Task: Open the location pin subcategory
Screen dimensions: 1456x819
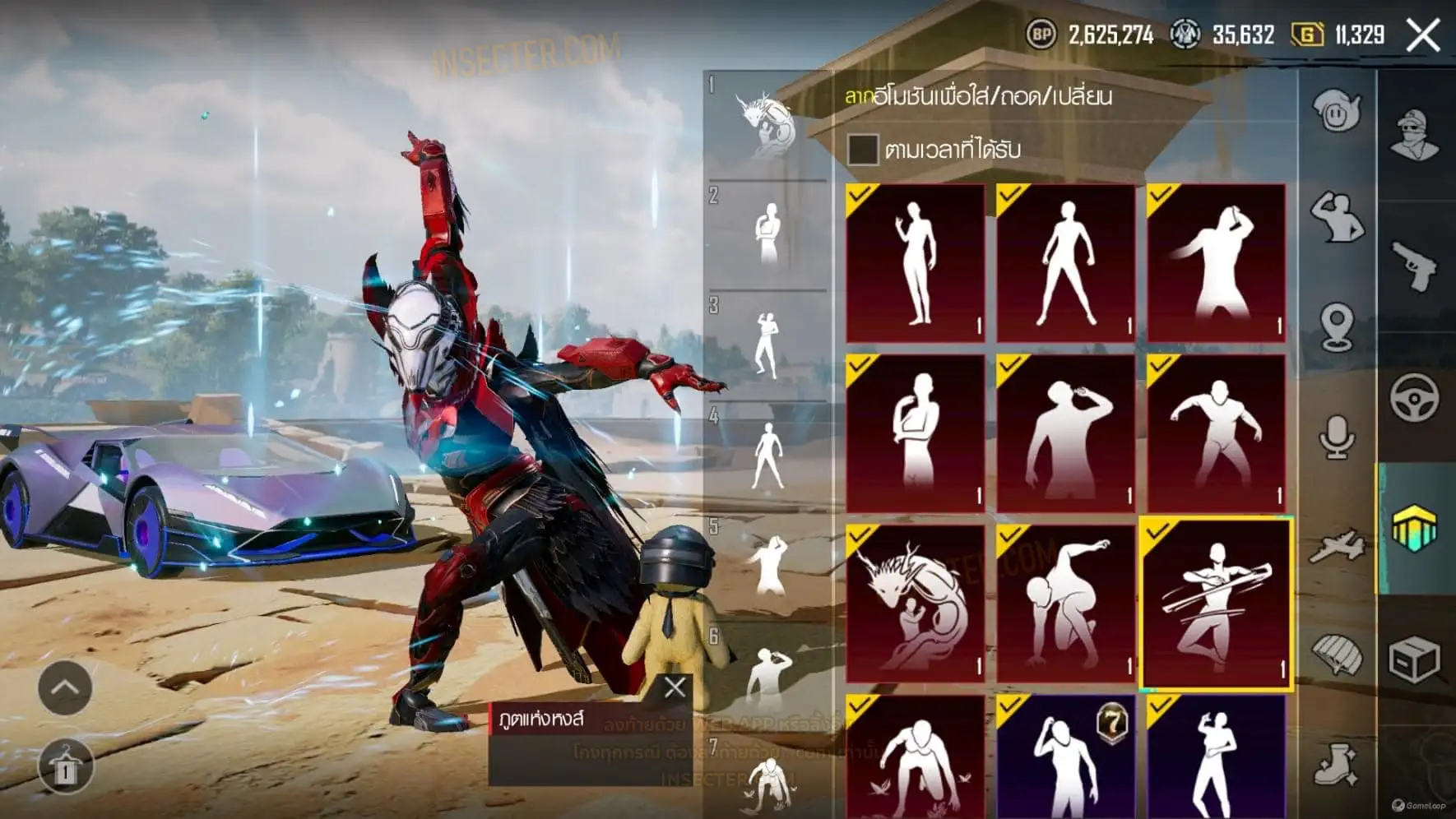Action: tap(1337, 326)
